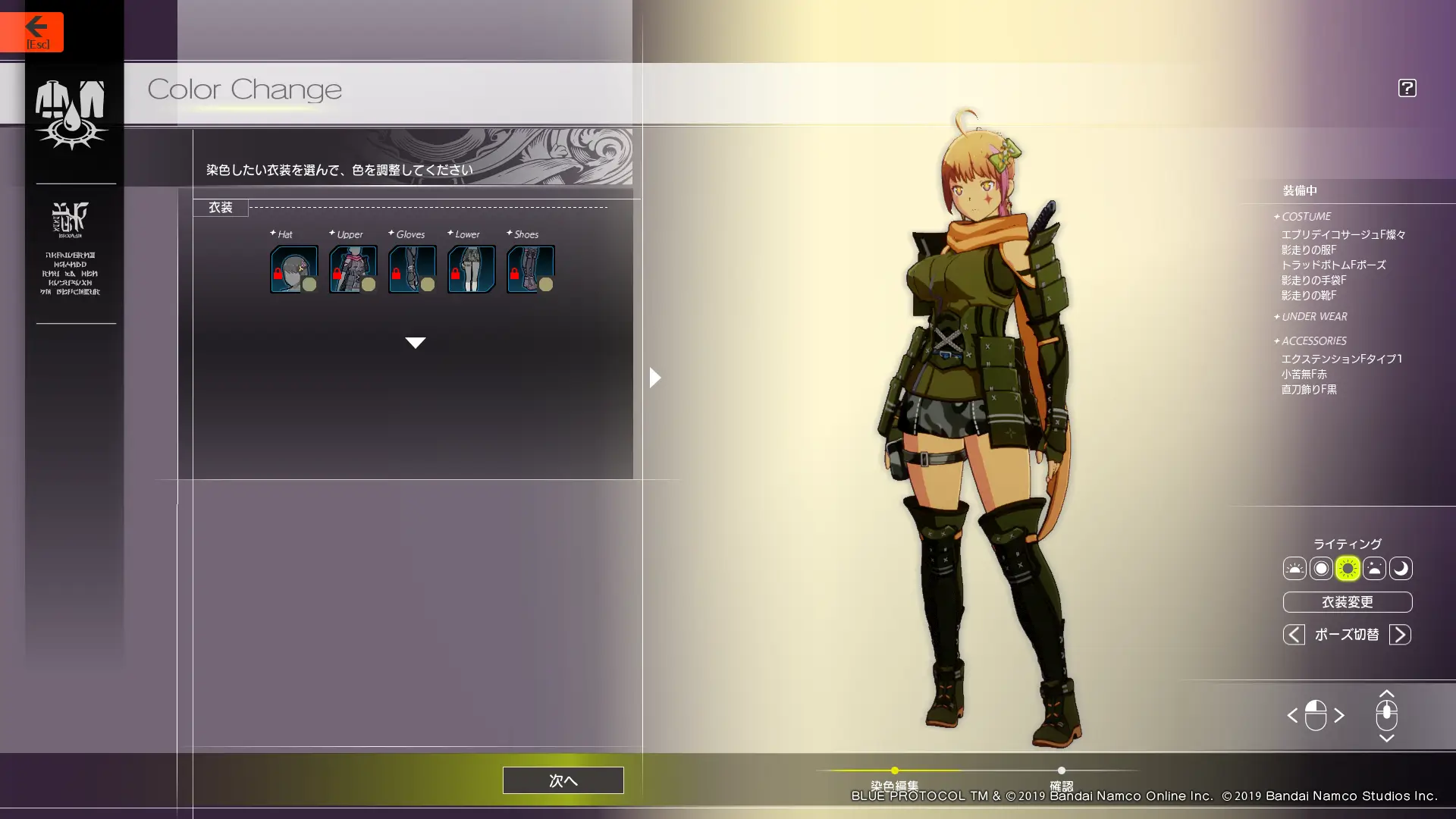This screenshot has width=1456, height=819.
Task: Select the circle lighting preset
Action: (x=1321, y=569)
